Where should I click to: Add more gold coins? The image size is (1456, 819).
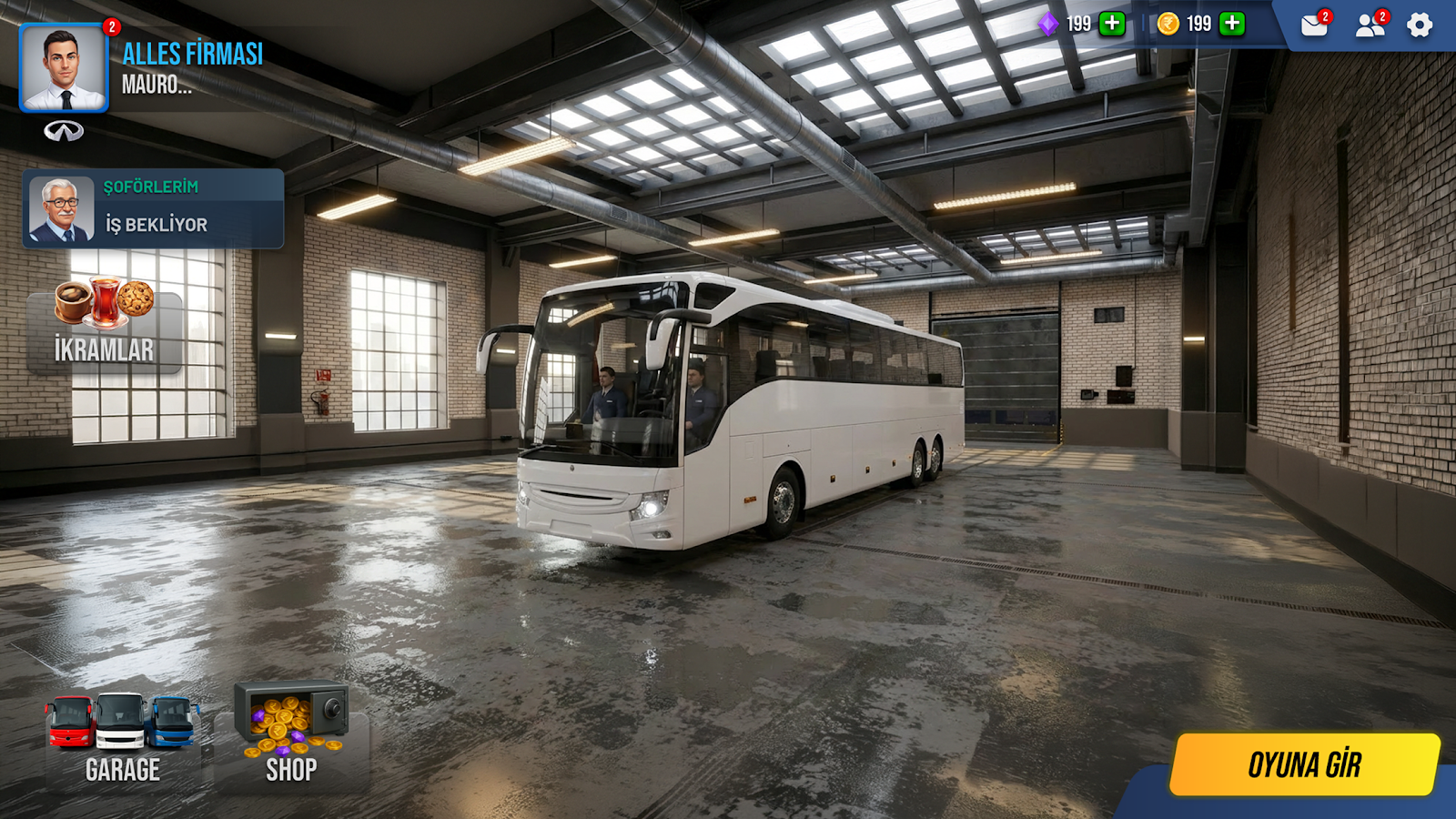[1232, 24]
